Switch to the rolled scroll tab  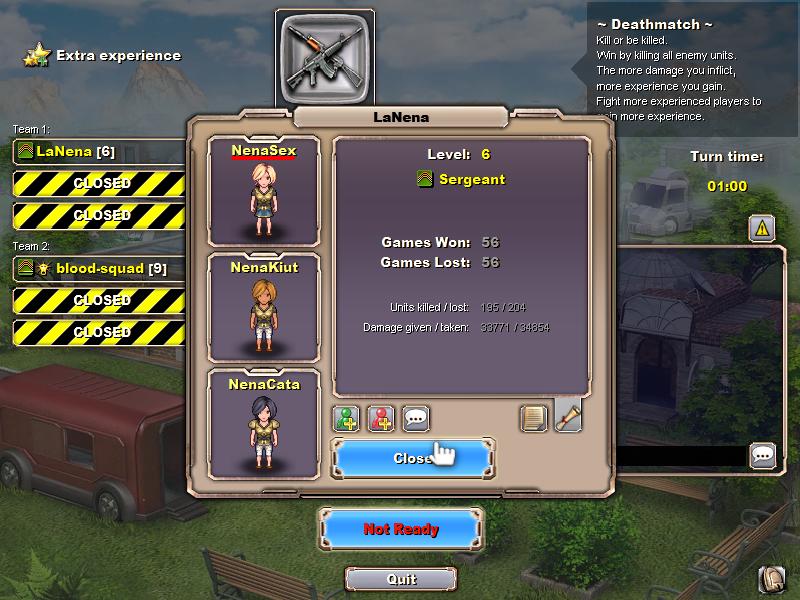568,415
